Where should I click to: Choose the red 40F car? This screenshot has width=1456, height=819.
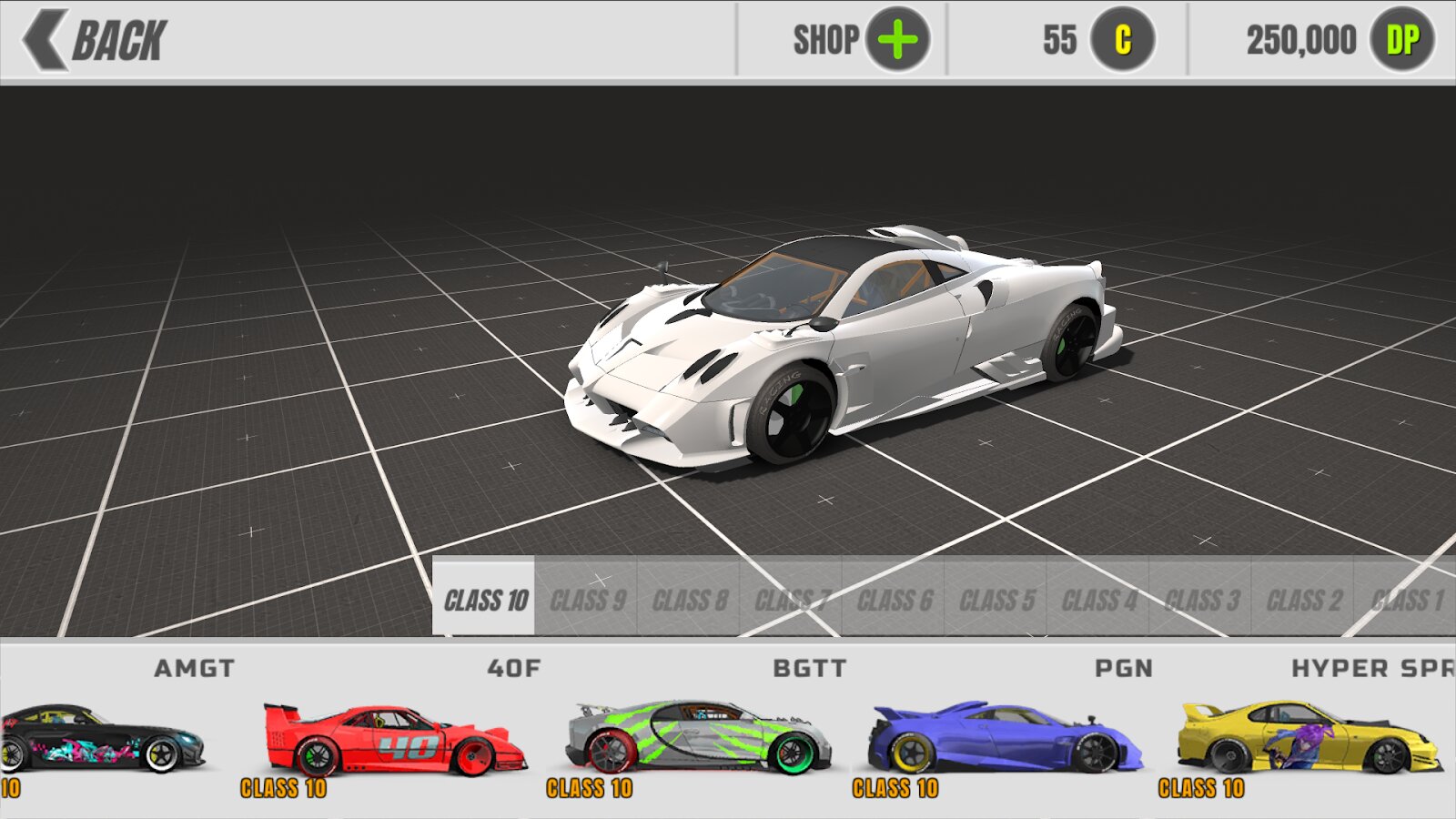[393, 739]
